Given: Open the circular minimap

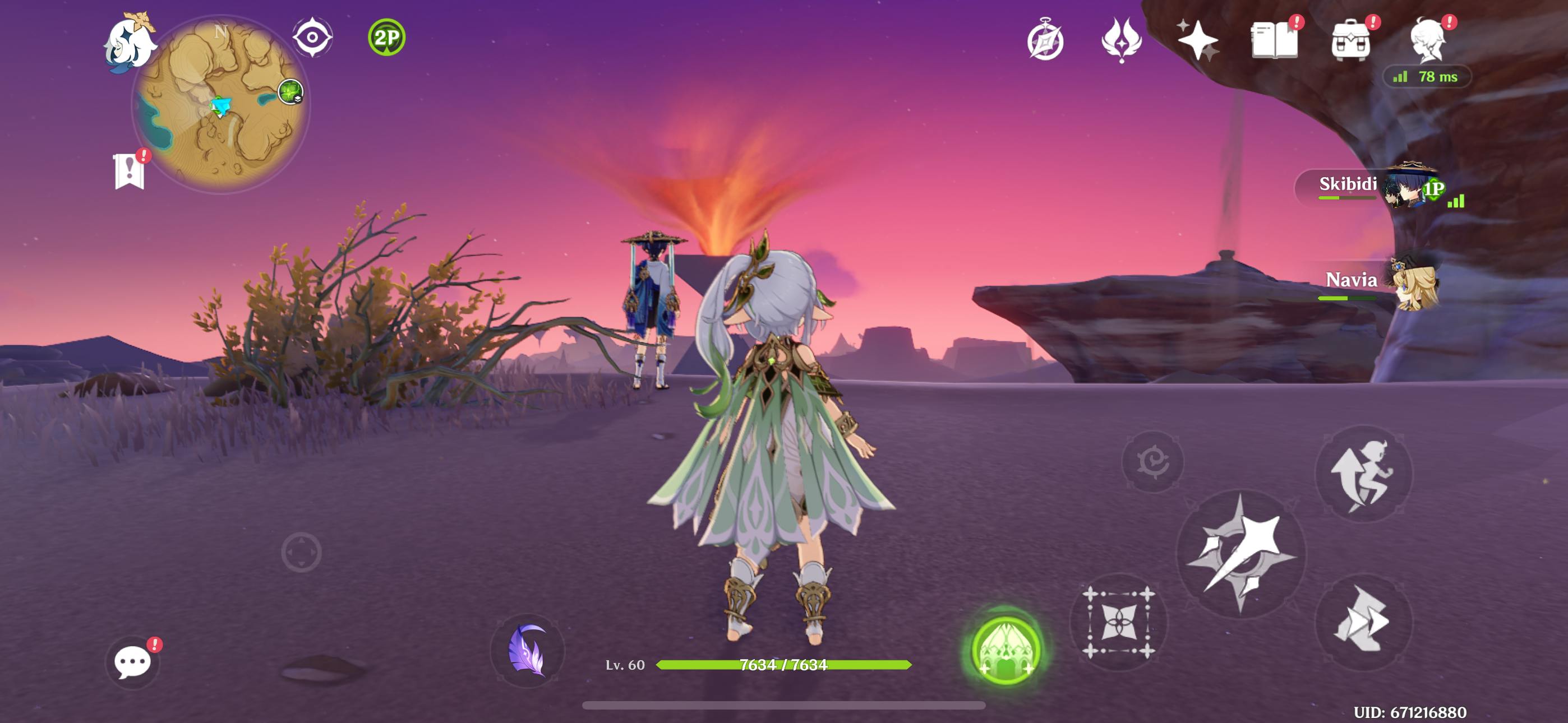Looking at the screenshot, I should (x=220, y=104).
